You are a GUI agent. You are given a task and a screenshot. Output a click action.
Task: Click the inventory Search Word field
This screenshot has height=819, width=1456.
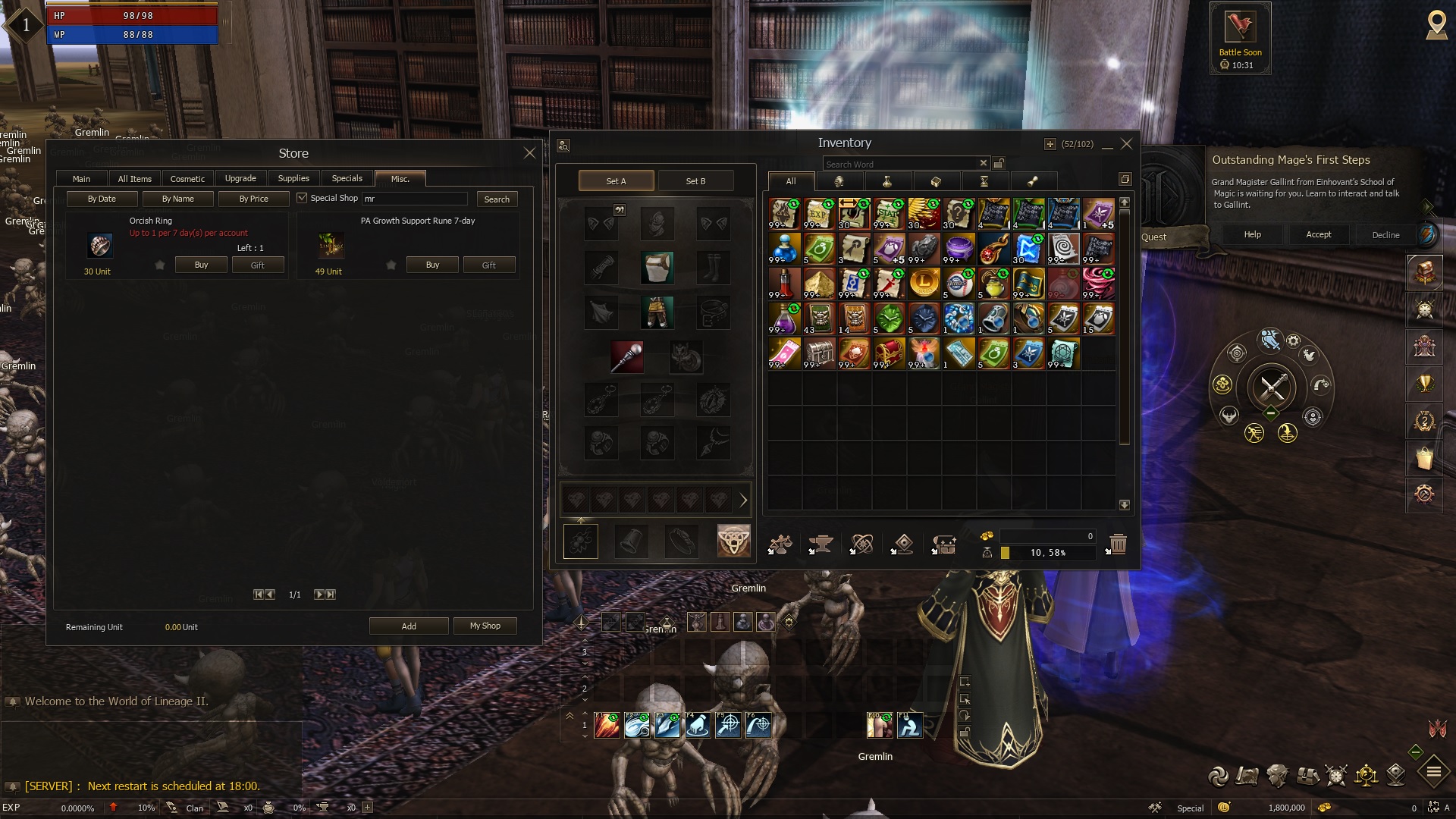[x=899, y=164]
